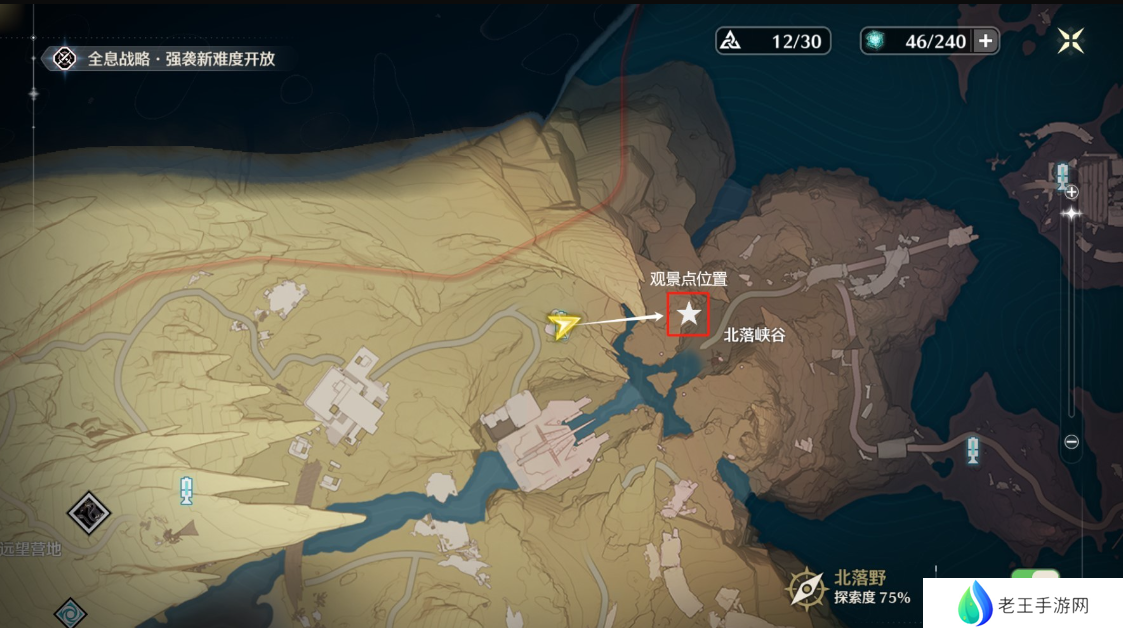Select the beacon marker near 远望营地
This screenshot has width=1123, height=628.
tap(186, 490)
